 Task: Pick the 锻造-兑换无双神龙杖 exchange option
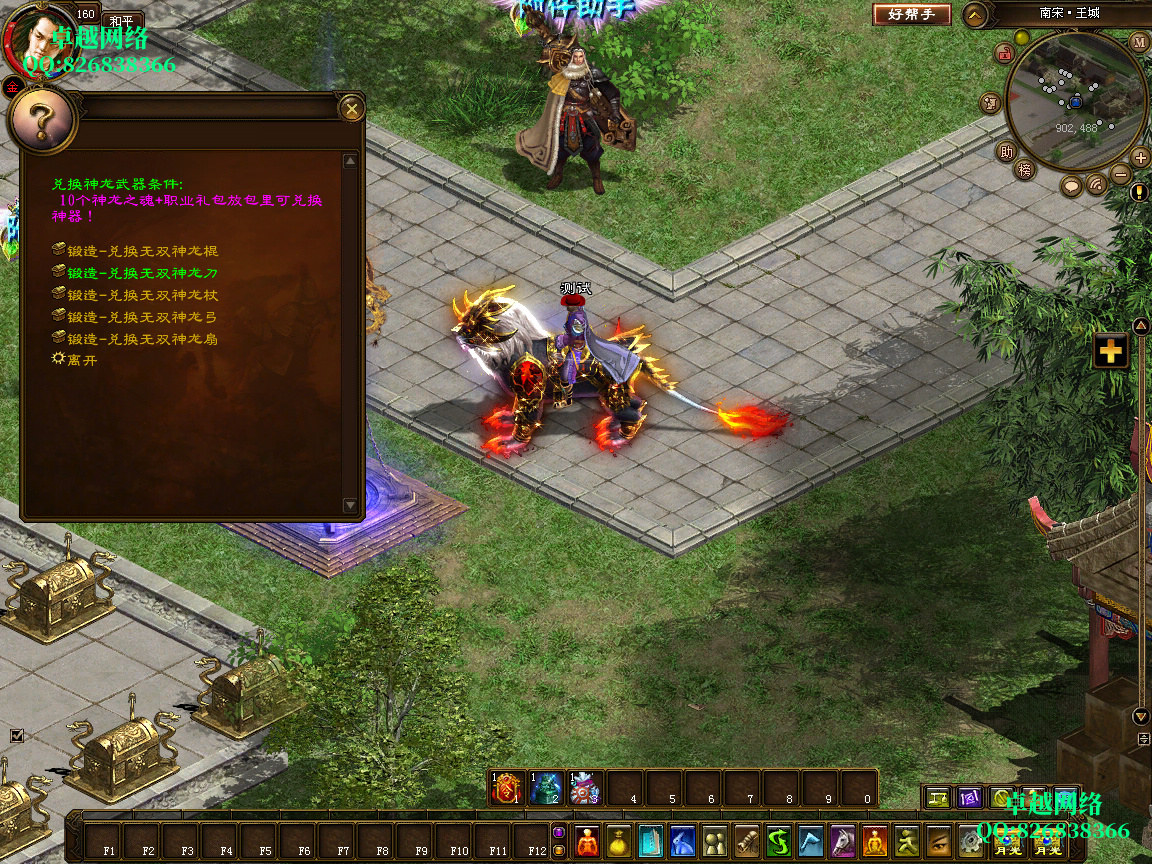[x=142, y=295]
